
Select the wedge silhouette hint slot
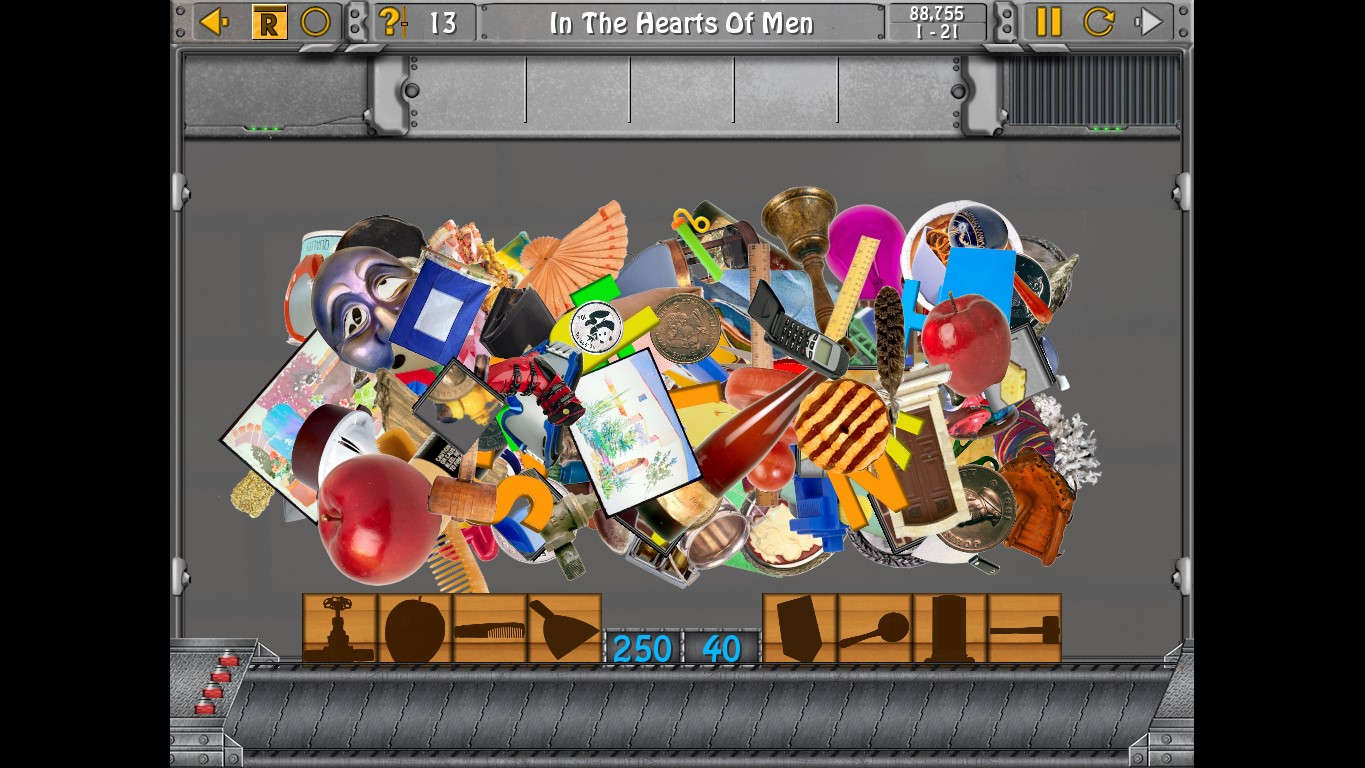797,628
